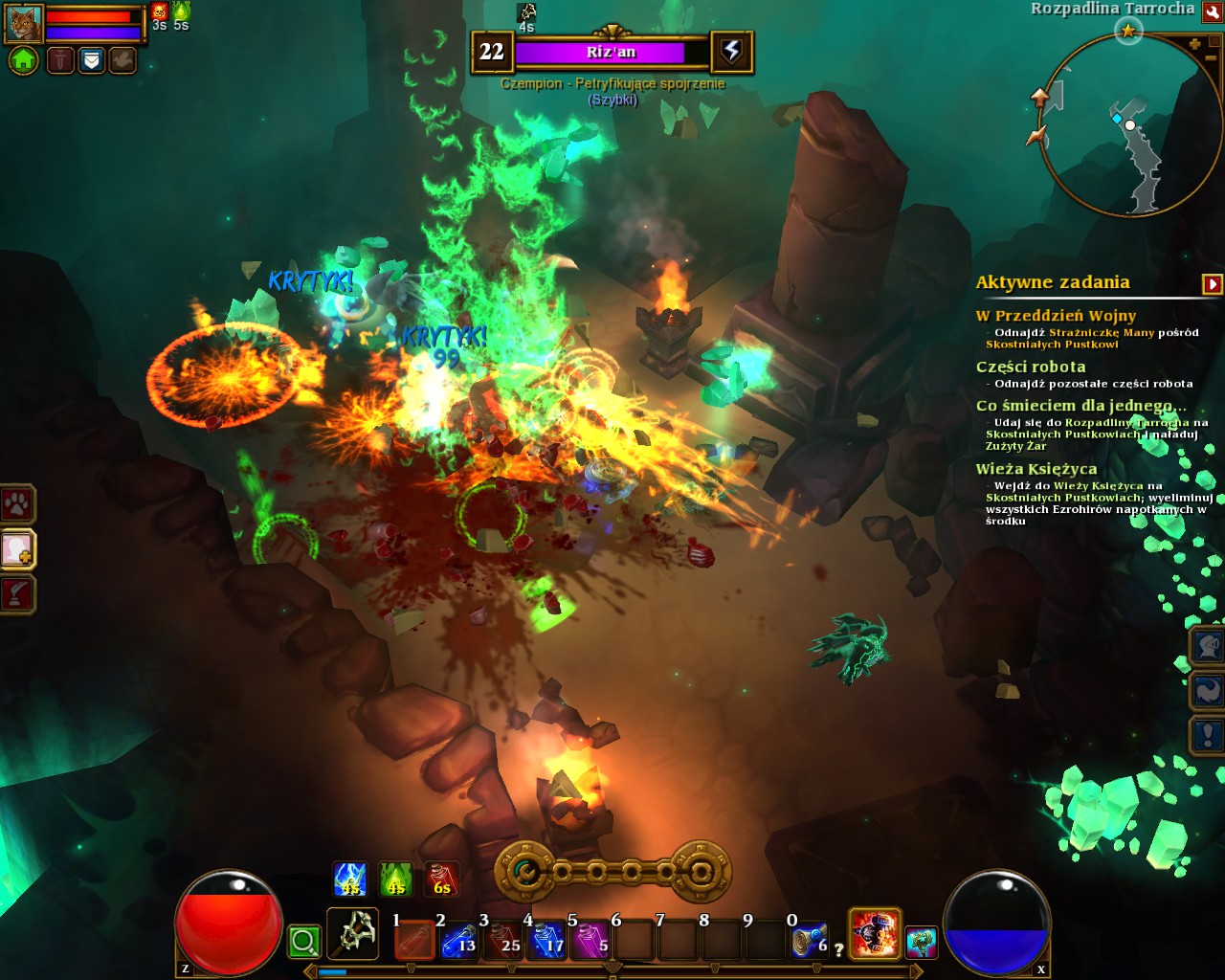Select the Wieża Księżyca quest entry
This screenshot has width=1225, height=980.
1036,469
